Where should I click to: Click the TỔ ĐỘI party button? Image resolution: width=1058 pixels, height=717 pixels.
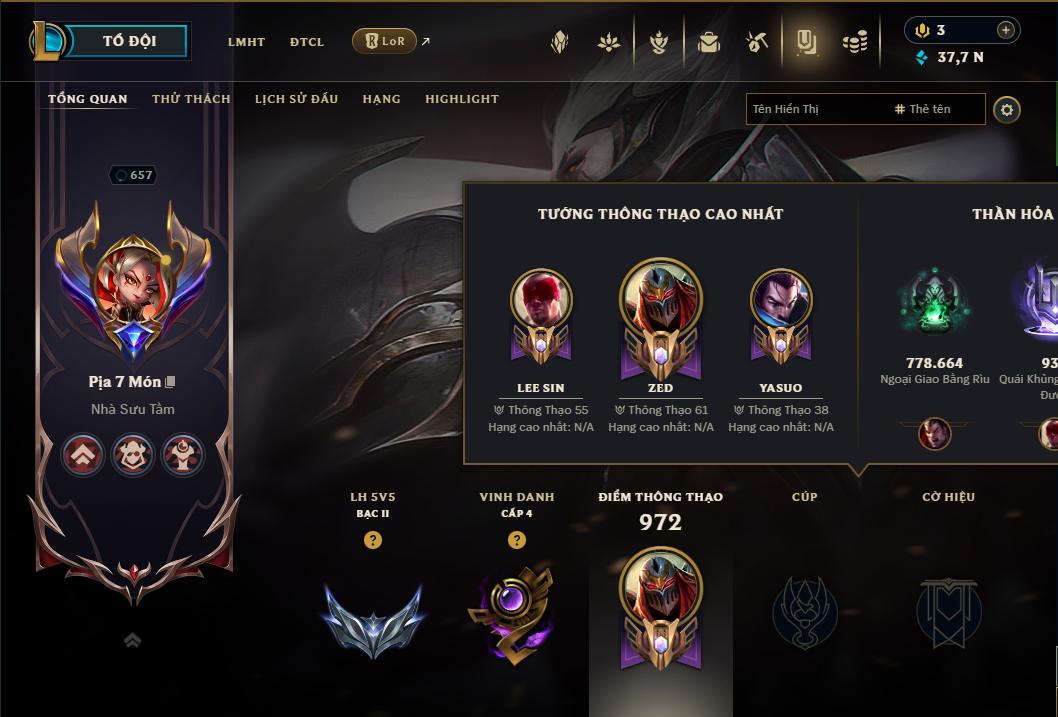click(129, 41)
